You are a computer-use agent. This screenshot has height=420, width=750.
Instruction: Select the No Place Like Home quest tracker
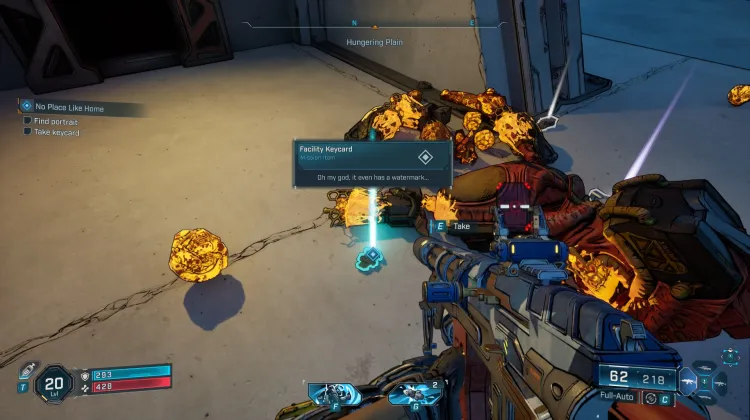pos(72,105)
